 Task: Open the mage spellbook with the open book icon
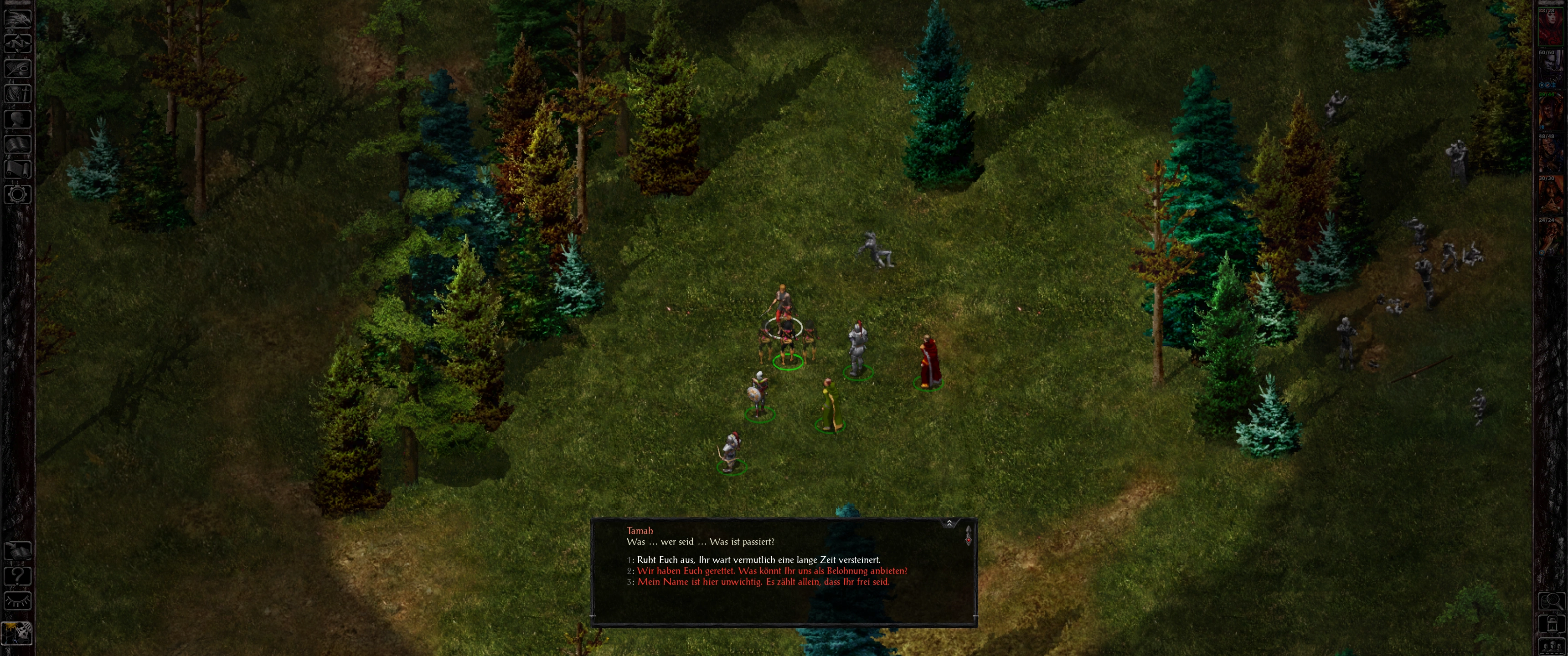pyautogui.click(x=17, y=144)
